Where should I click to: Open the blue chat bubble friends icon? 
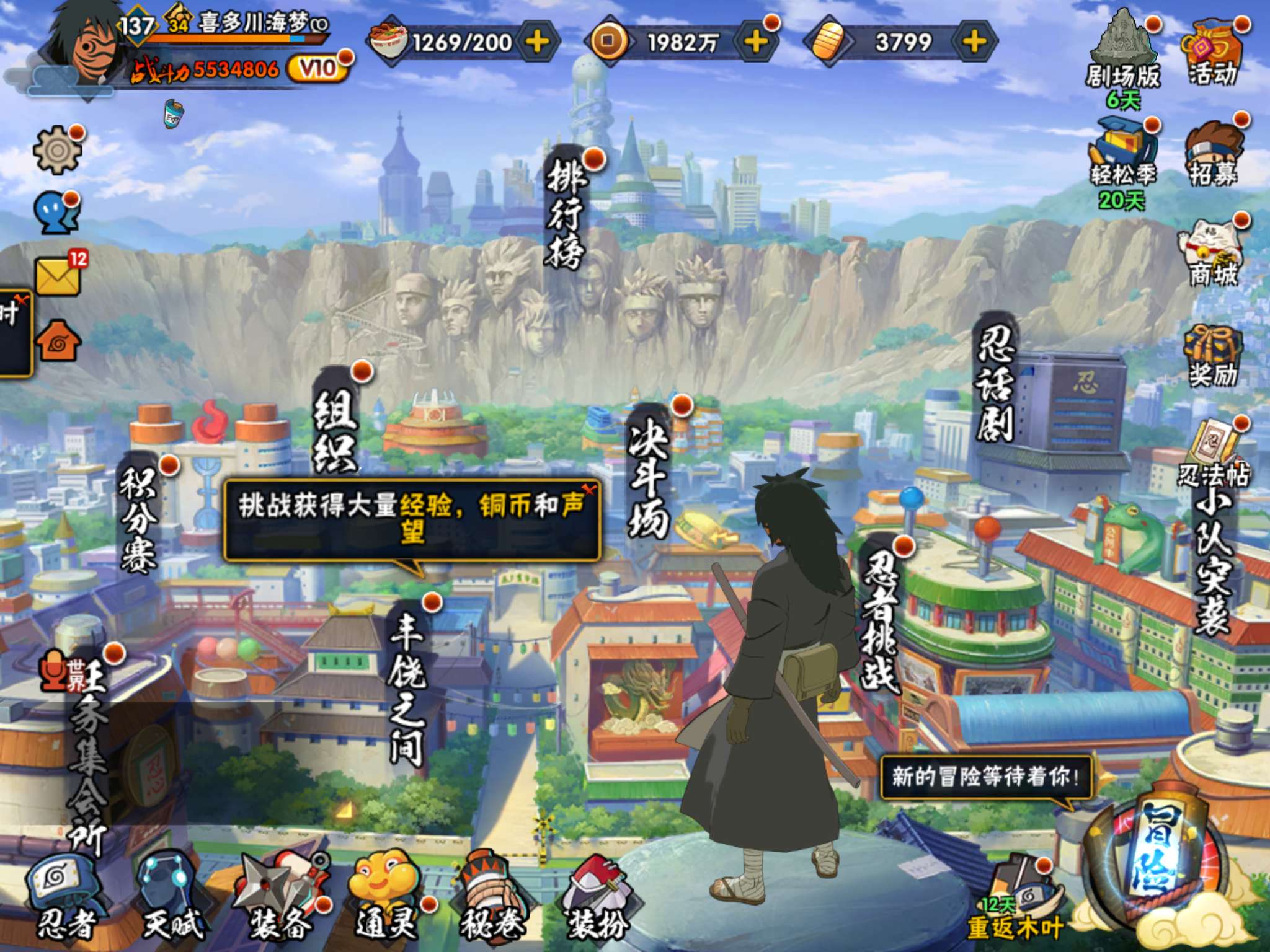pyautogui.click(x=56, y=212)
